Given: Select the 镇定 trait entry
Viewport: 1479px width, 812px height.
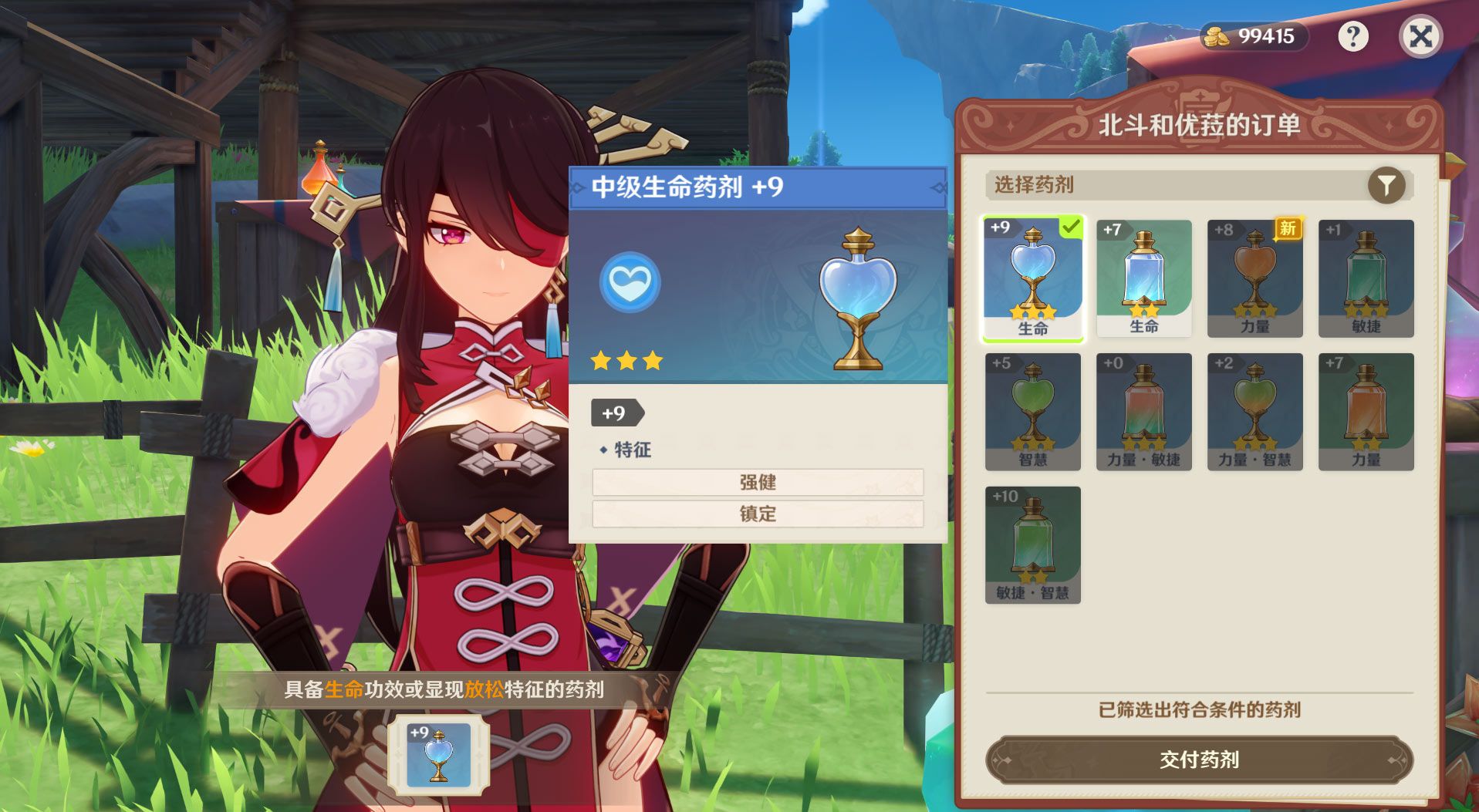Looking at the screenshot, I should [758, 514].
